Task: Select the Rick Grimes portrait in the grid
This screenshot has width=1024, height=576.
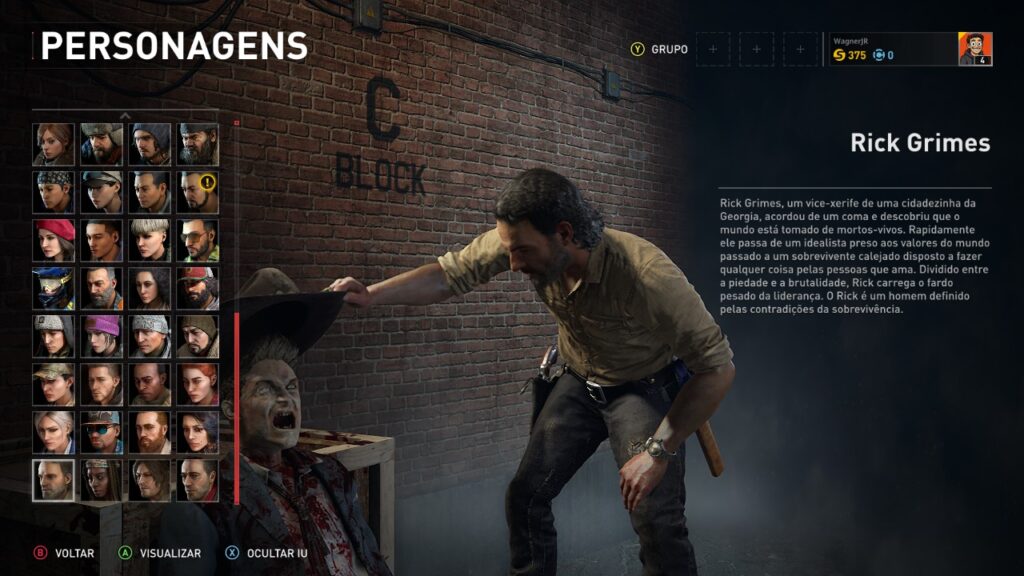Action: (x=54, y=479)
